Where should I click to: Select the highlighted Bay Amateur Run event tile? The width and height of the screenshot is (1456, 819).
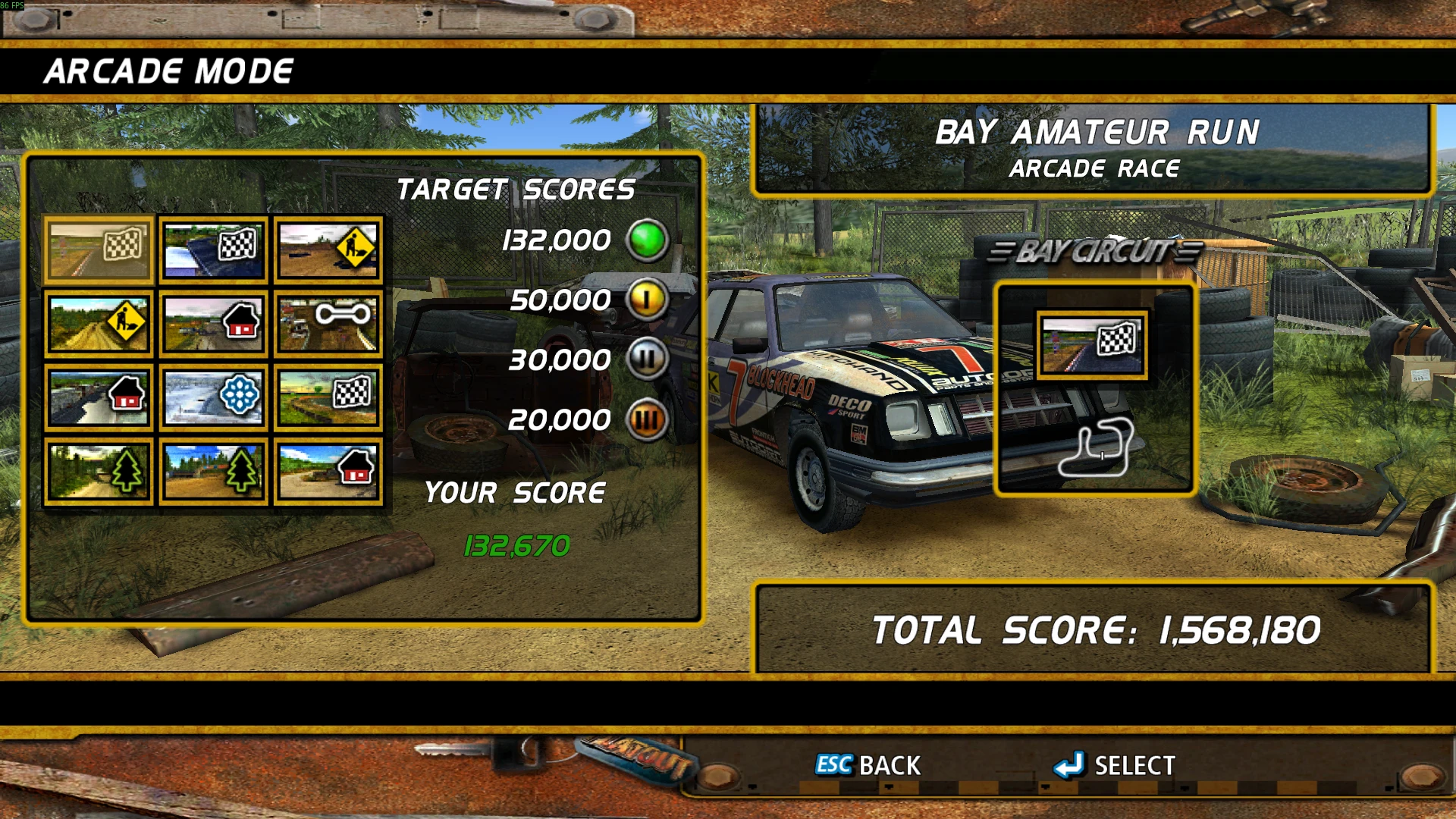tap(99, 249)
